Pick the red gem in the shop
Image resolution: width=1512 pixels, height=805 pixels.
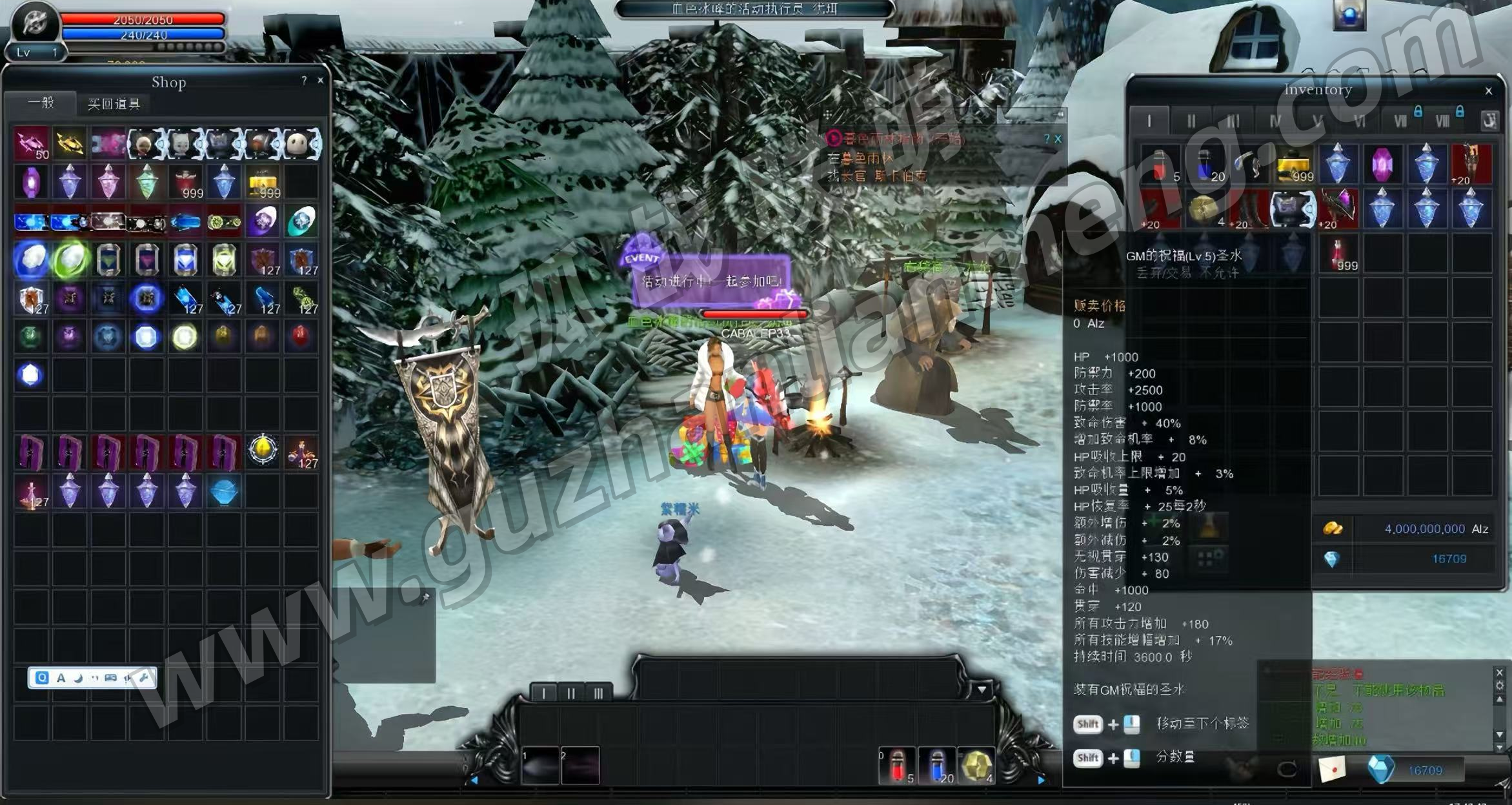tap(300, 336)
